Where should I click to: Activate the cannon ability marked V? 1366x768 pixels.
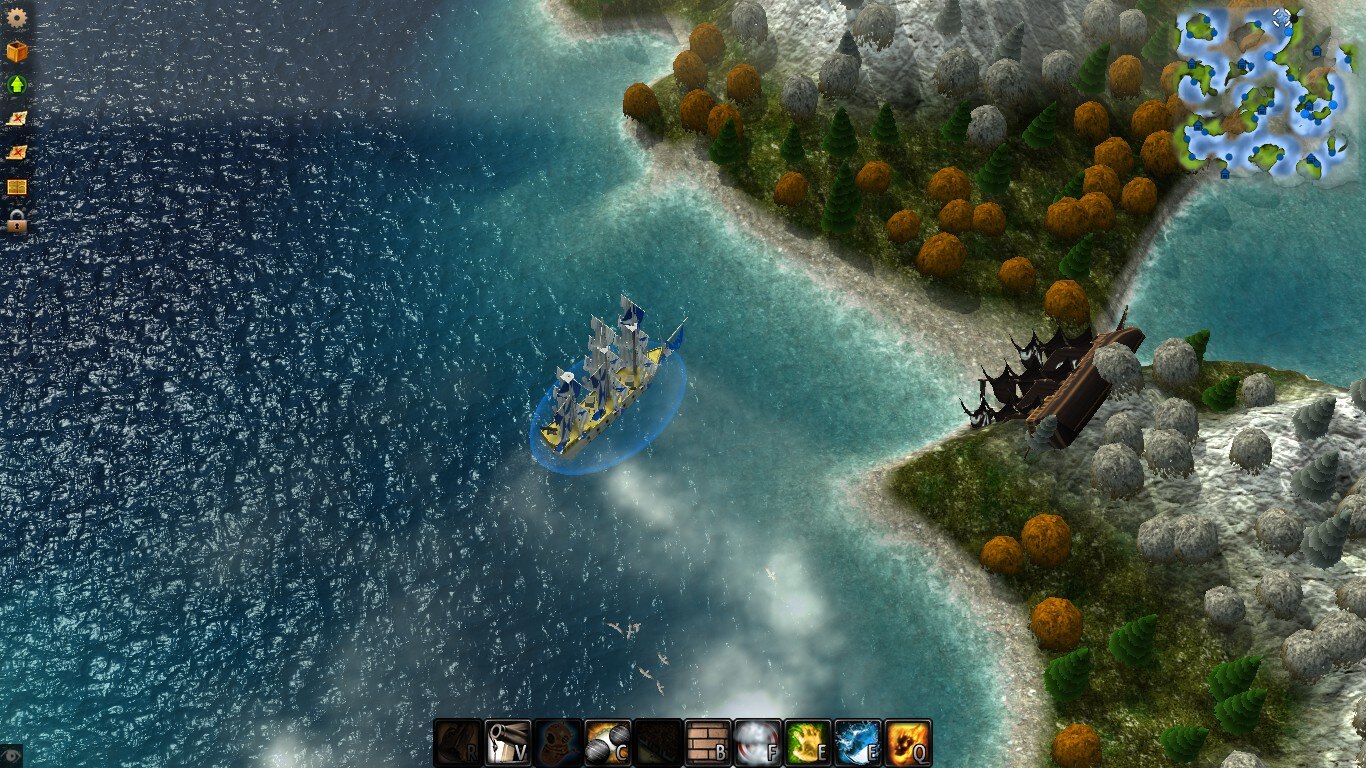tap(508, 743)
